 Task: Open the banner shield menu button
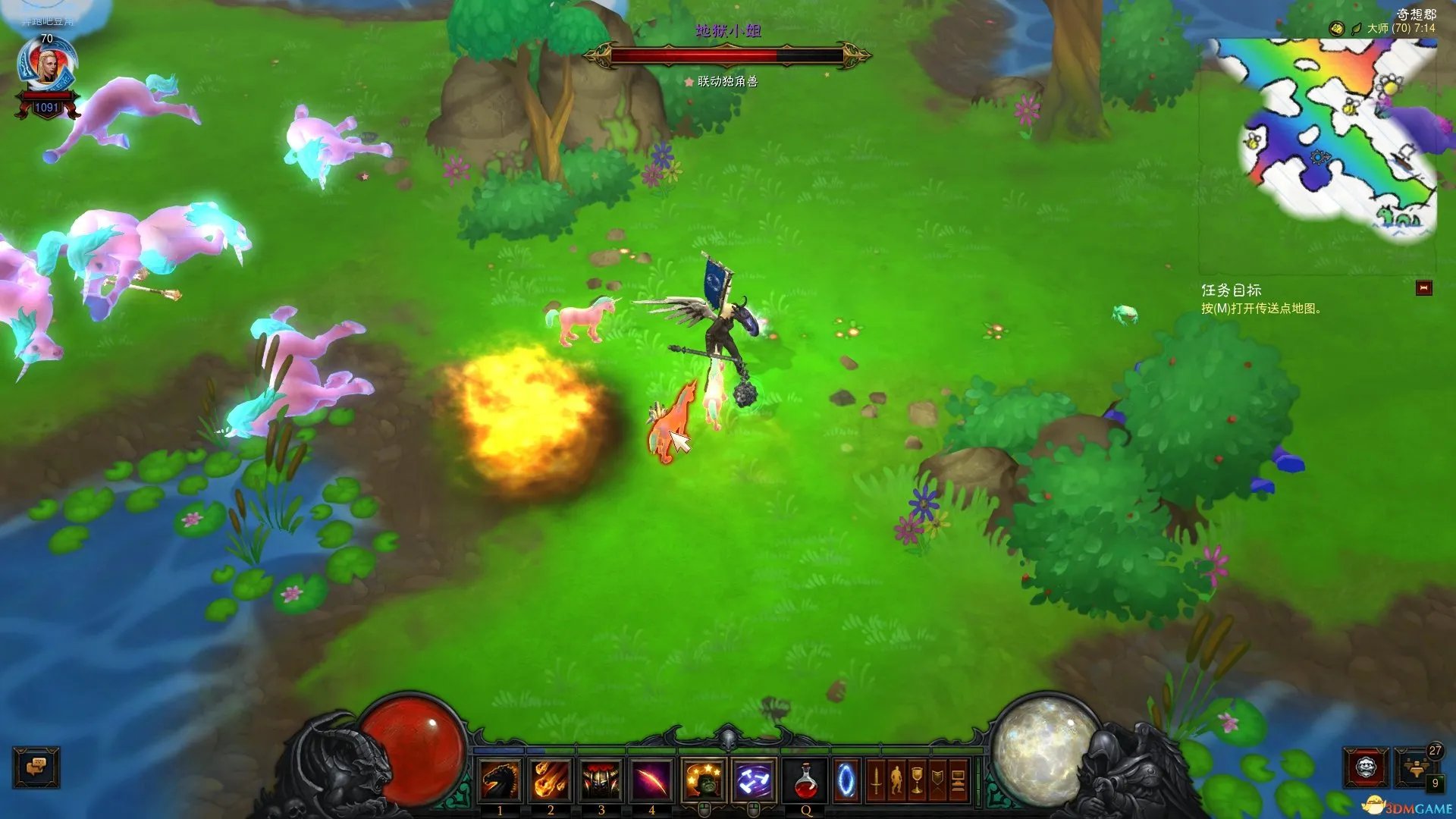point(937,780)
